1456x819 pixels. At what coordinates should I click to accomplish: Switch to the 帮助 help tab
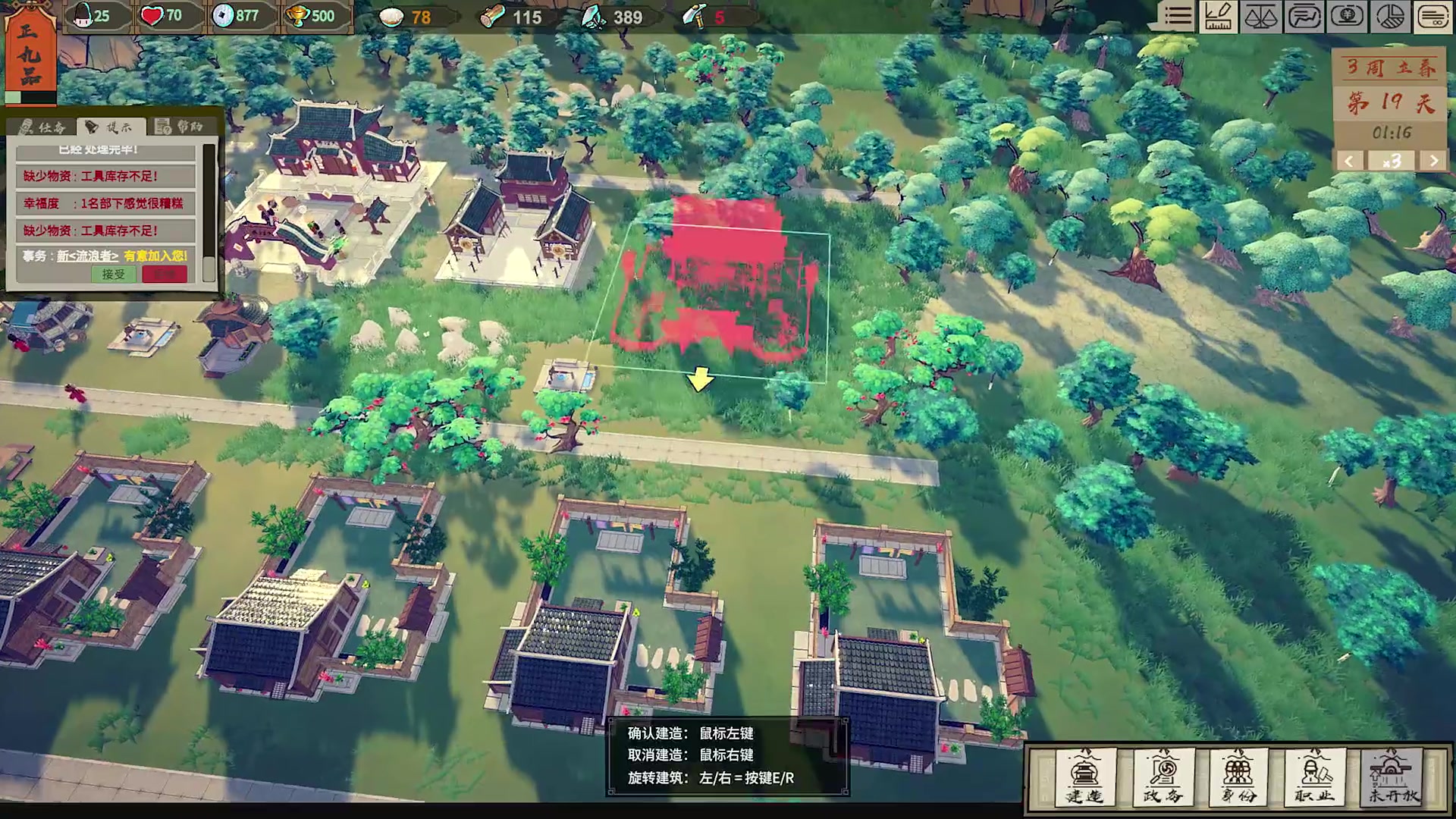tap(180, 127)
